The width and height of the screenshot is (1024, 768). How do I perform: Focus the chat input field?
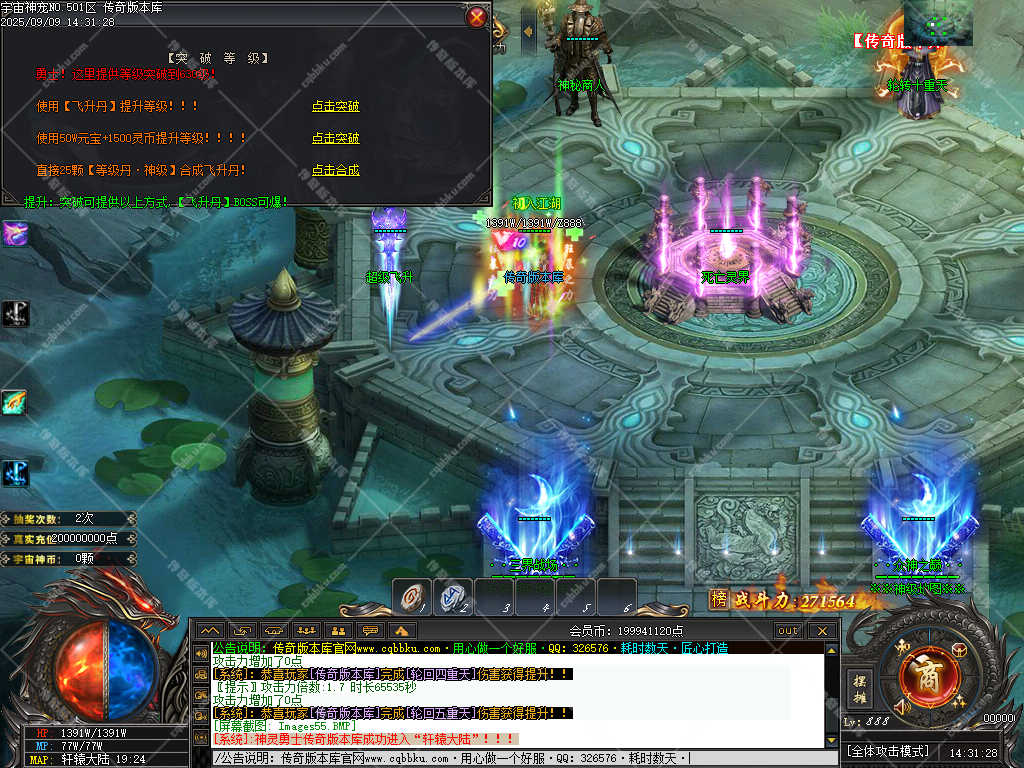[520, 759]
